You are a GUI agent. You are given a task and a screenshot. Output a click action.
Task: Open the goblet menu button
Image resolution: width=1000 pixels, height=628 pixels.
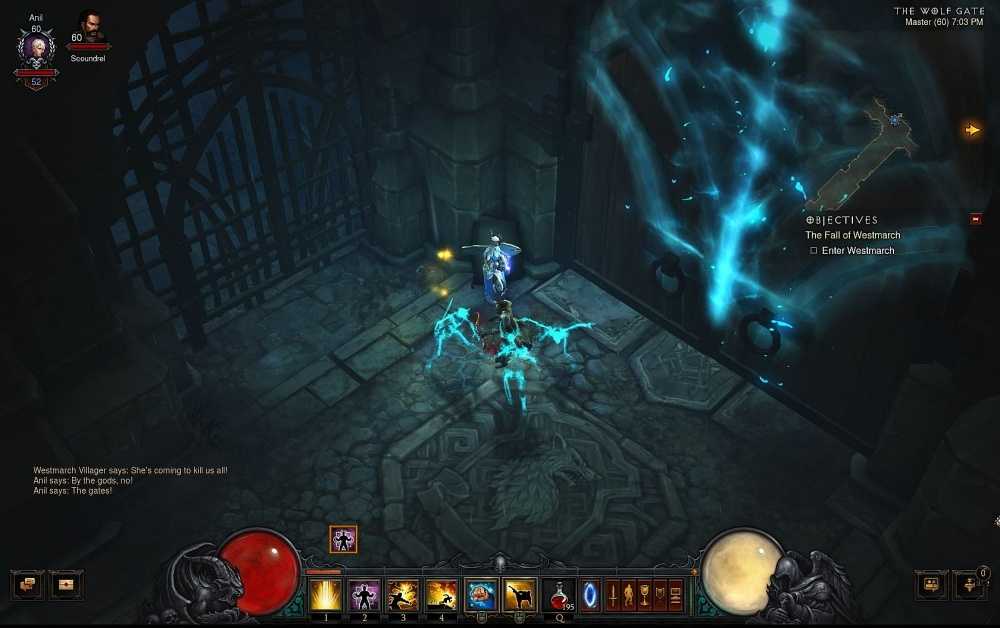[x=643, y=595]
